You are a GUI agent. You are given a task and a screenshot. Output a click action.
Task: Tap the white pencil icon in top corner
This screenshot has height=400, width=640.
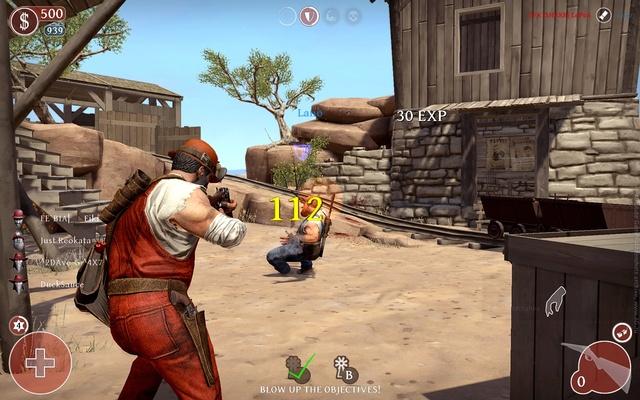coord(604,15)
